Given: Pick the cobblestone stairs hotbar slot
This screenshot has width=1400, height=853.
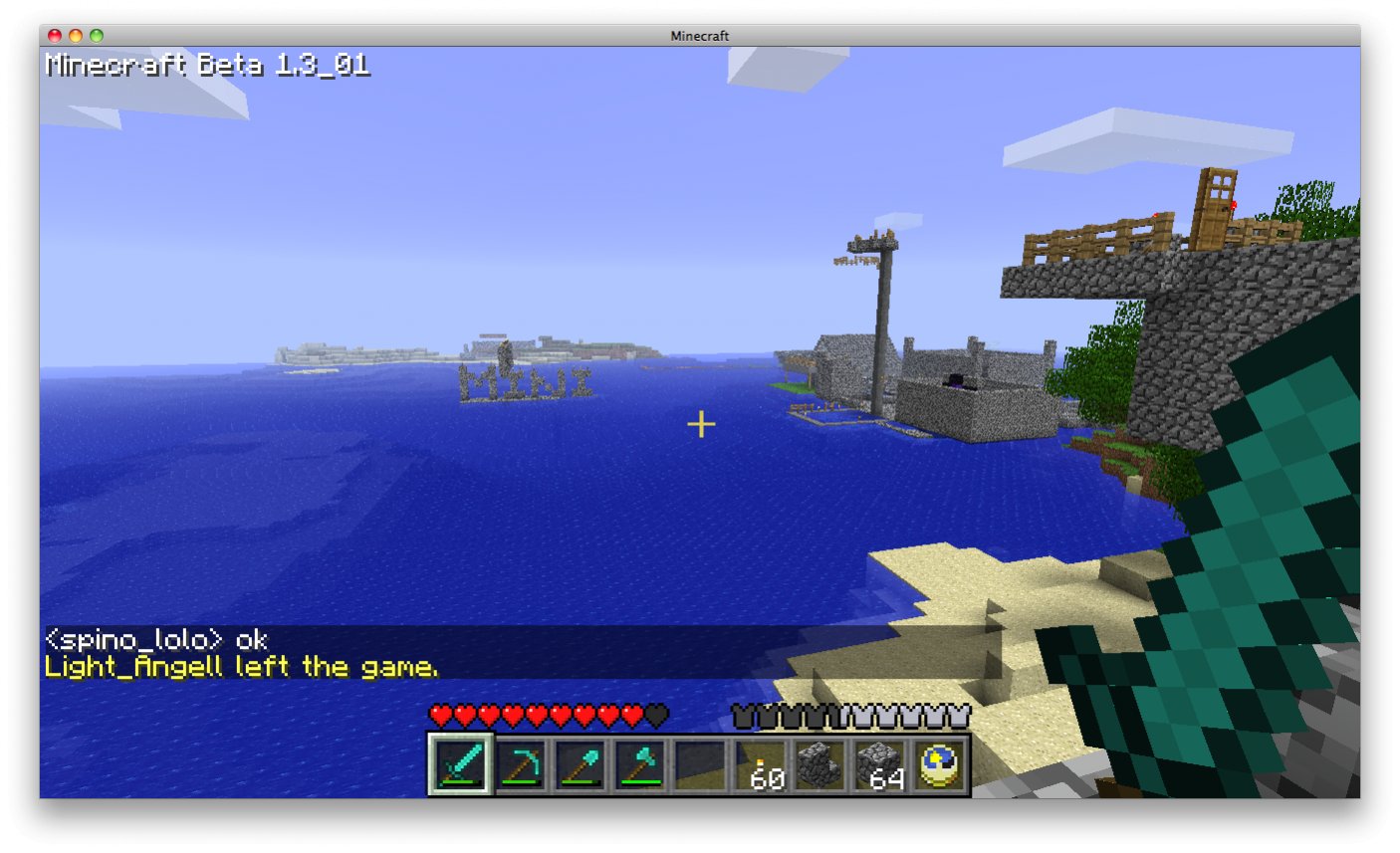Looking at the screenshot, I should pyautogui.click(x=820, y=765).
